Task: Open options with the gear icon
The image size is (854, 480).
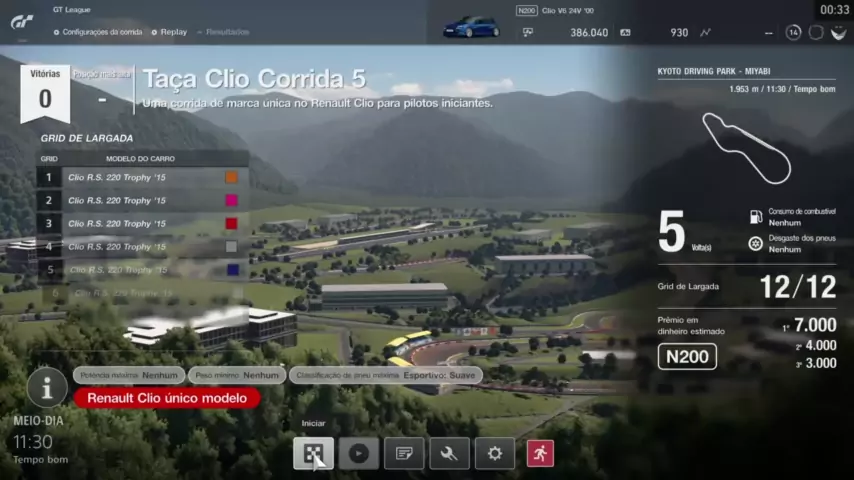Action: [494, 453]
